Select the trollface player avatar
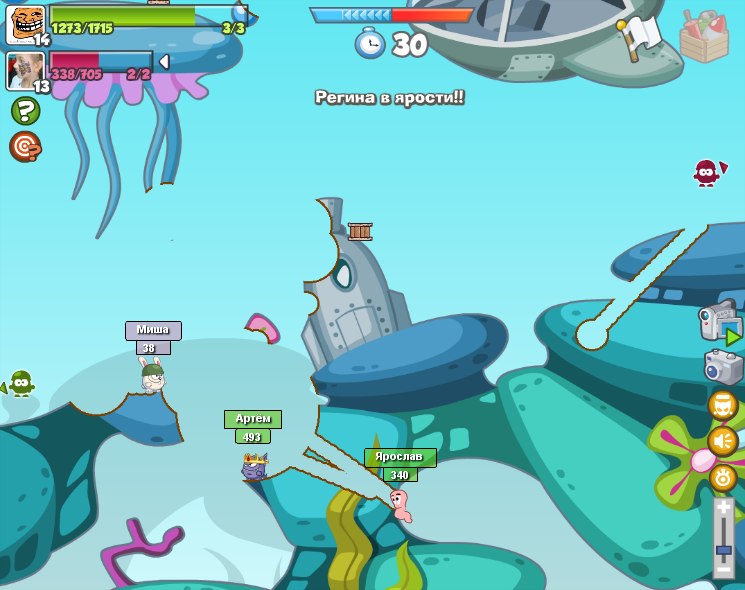Screen dimensions: 745x590 coord(25,23)
